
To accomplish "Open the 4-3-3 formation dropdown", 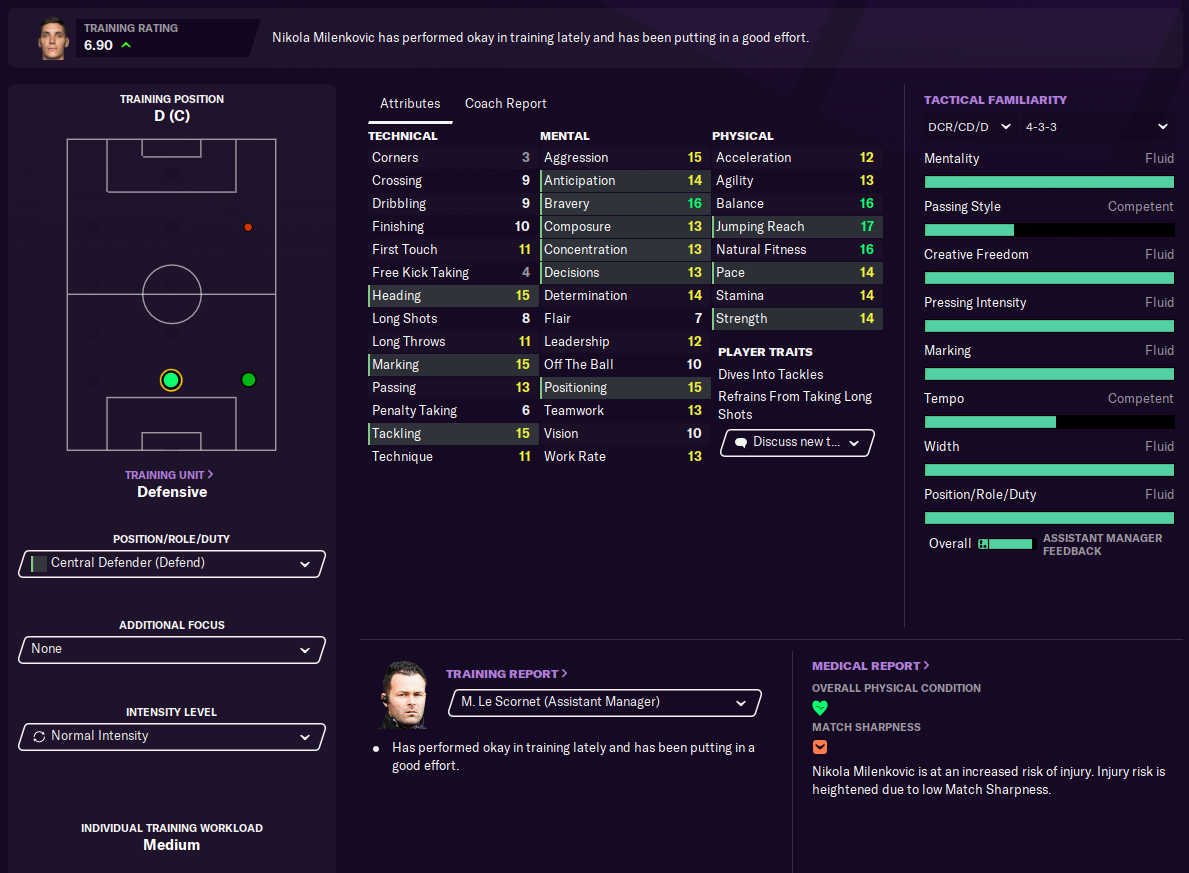I will coord(1096,127).
